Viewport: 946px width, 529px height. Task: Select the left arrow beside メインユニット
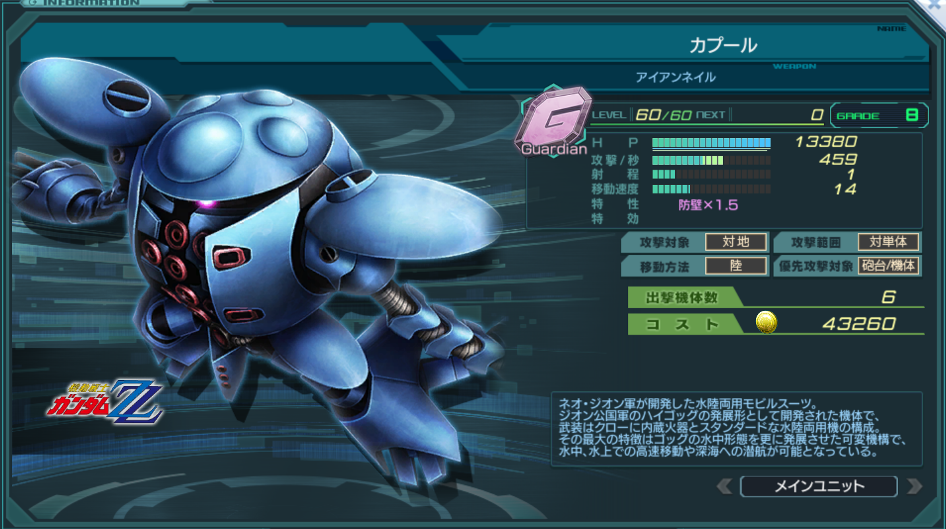click(726, 487)
